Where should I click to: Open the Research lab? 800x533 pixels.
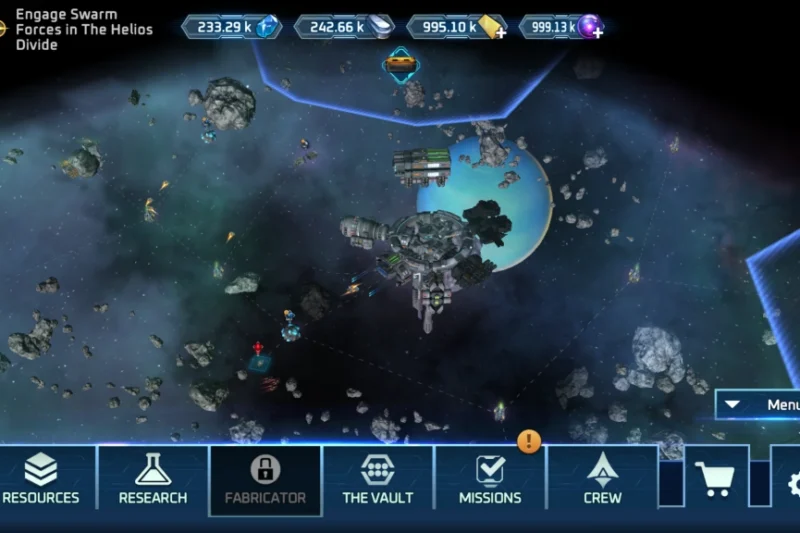153,478
